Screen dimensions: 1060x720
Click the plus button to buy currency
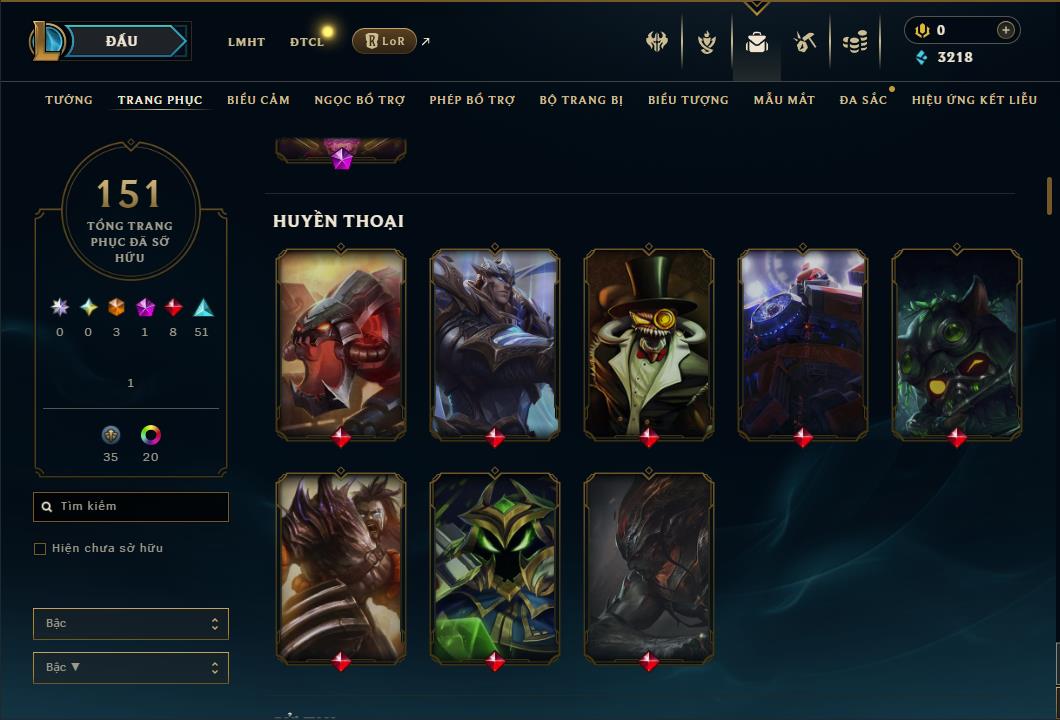[x=1005, y=31]
